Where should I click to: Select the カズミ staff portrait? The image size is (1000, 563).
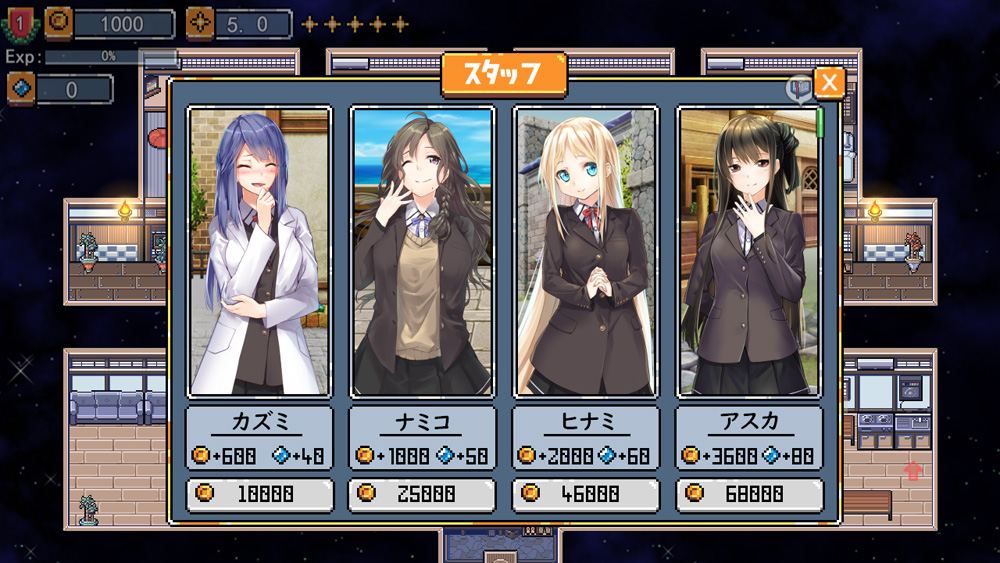[259, 252]
